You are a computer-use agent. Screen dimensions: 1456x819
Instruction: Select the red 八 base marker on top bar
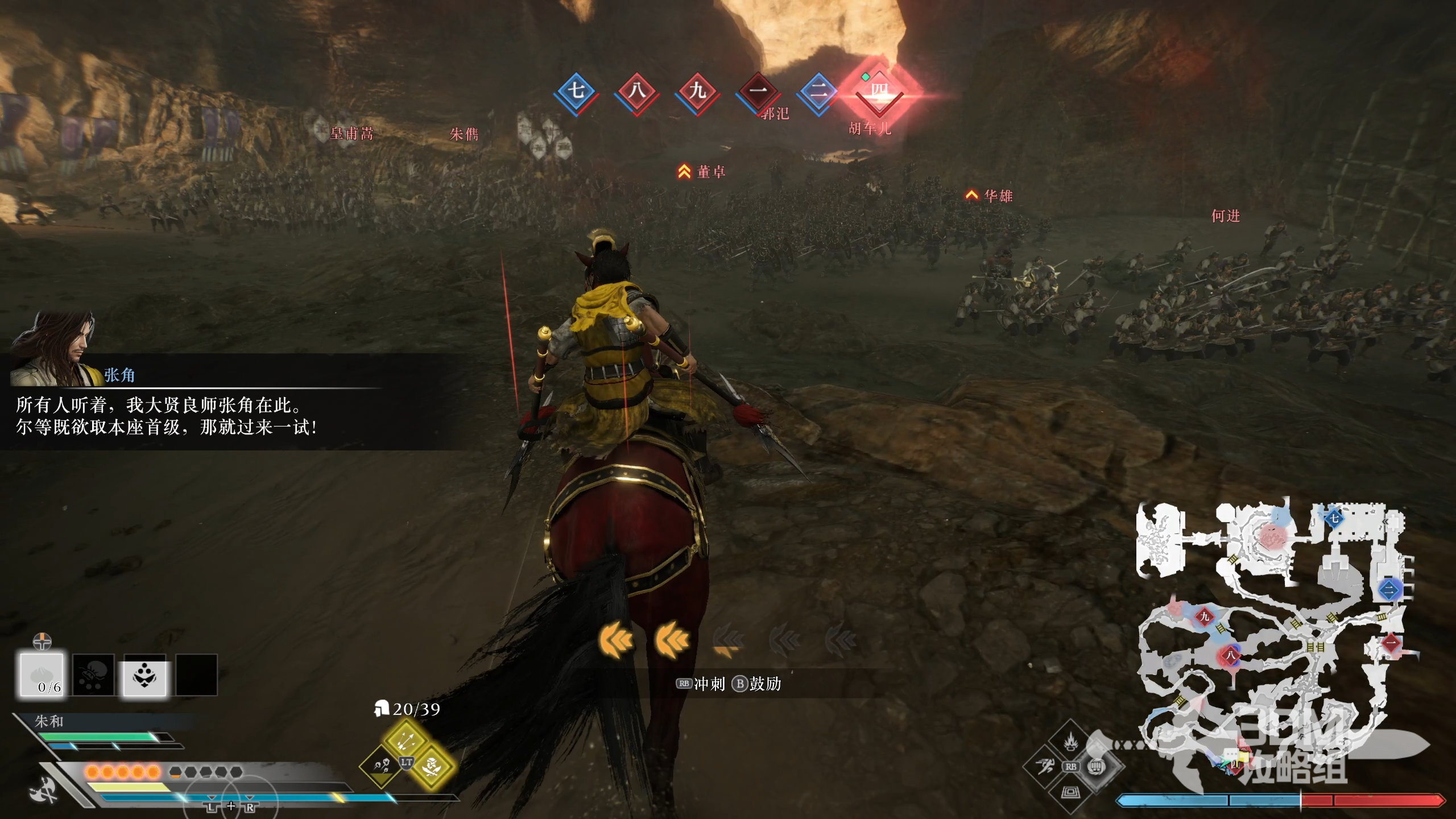[x=636, y=91]
